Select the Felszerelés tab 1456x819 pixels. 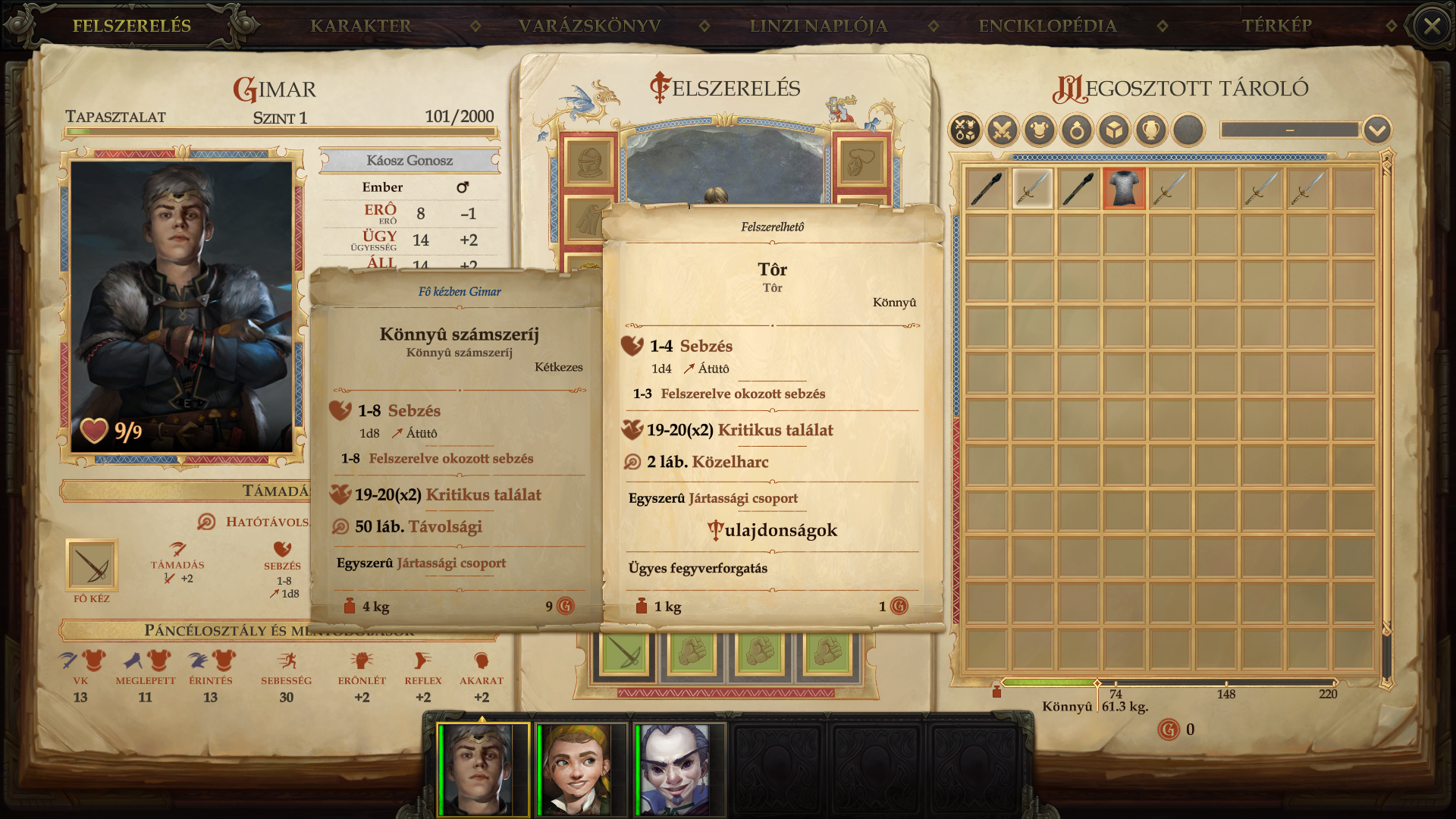point(132,26)
